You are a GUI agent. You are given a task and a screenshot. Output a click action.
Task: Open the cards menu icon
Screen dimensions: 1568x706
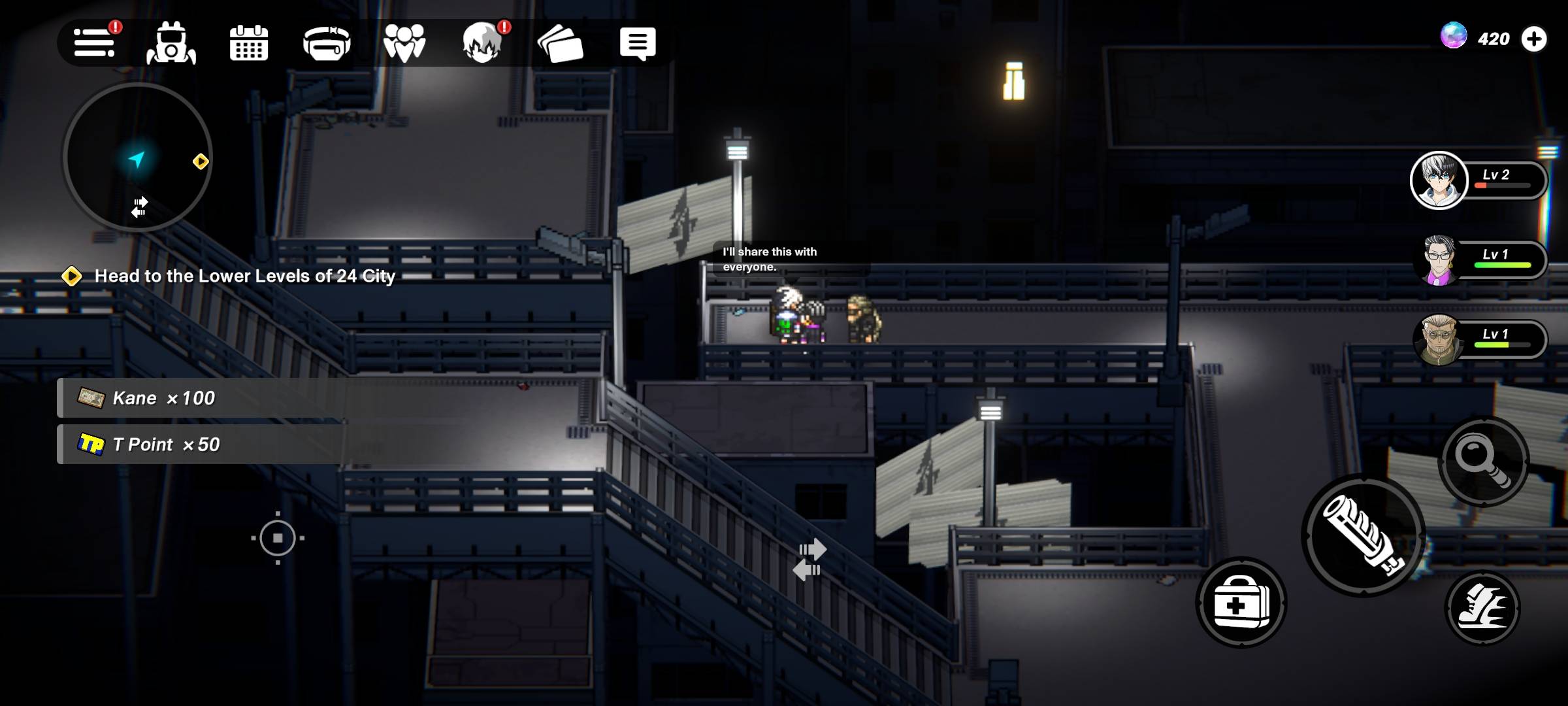point(560,44)
